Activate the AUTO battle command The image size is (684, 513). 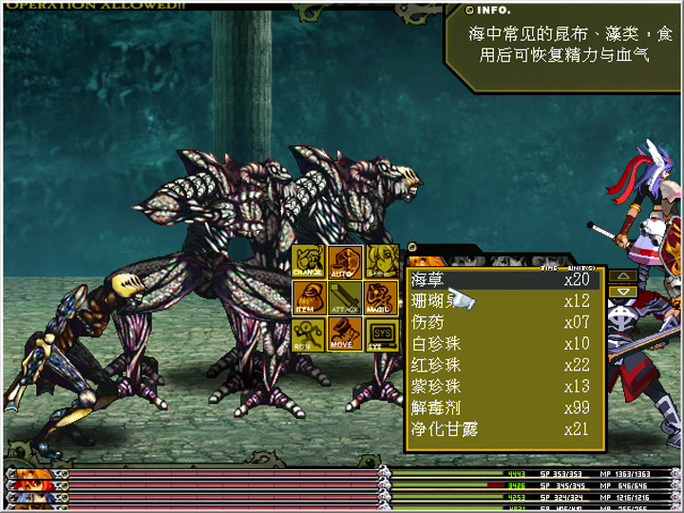(x=345, y=262)
